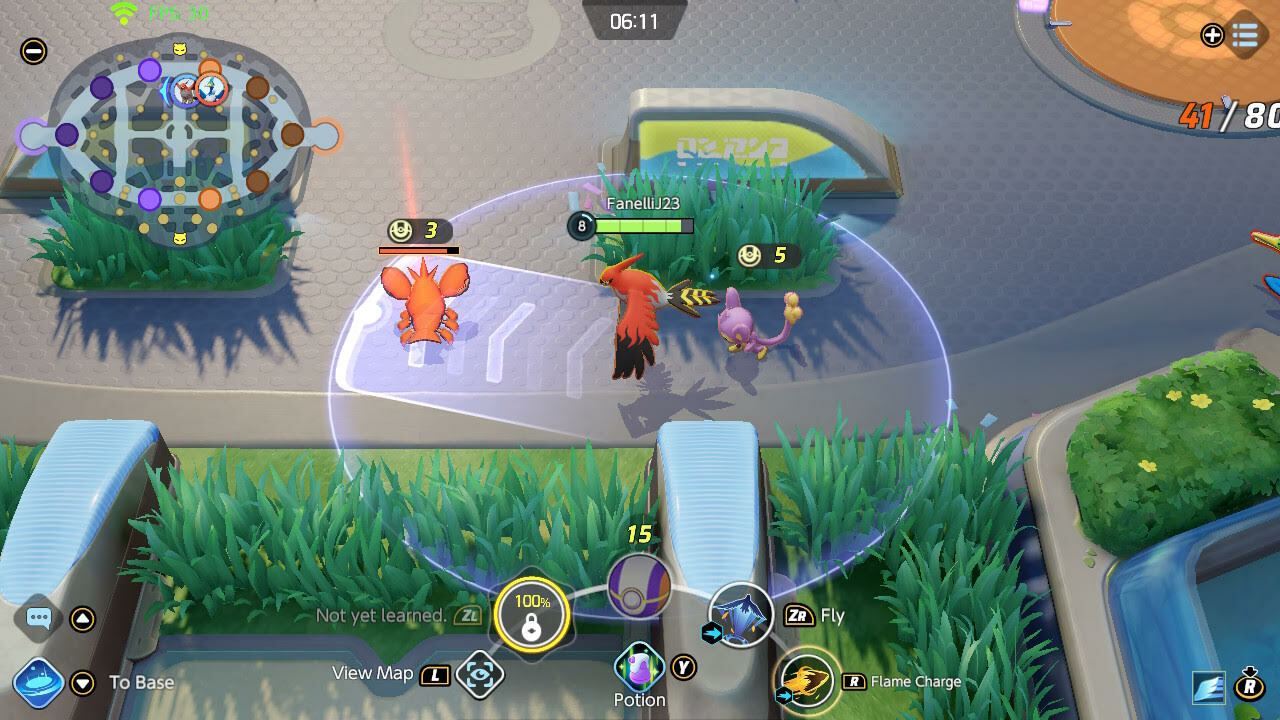Select the locked Unite Move slot
The image size is (1280, 720).
531,615
